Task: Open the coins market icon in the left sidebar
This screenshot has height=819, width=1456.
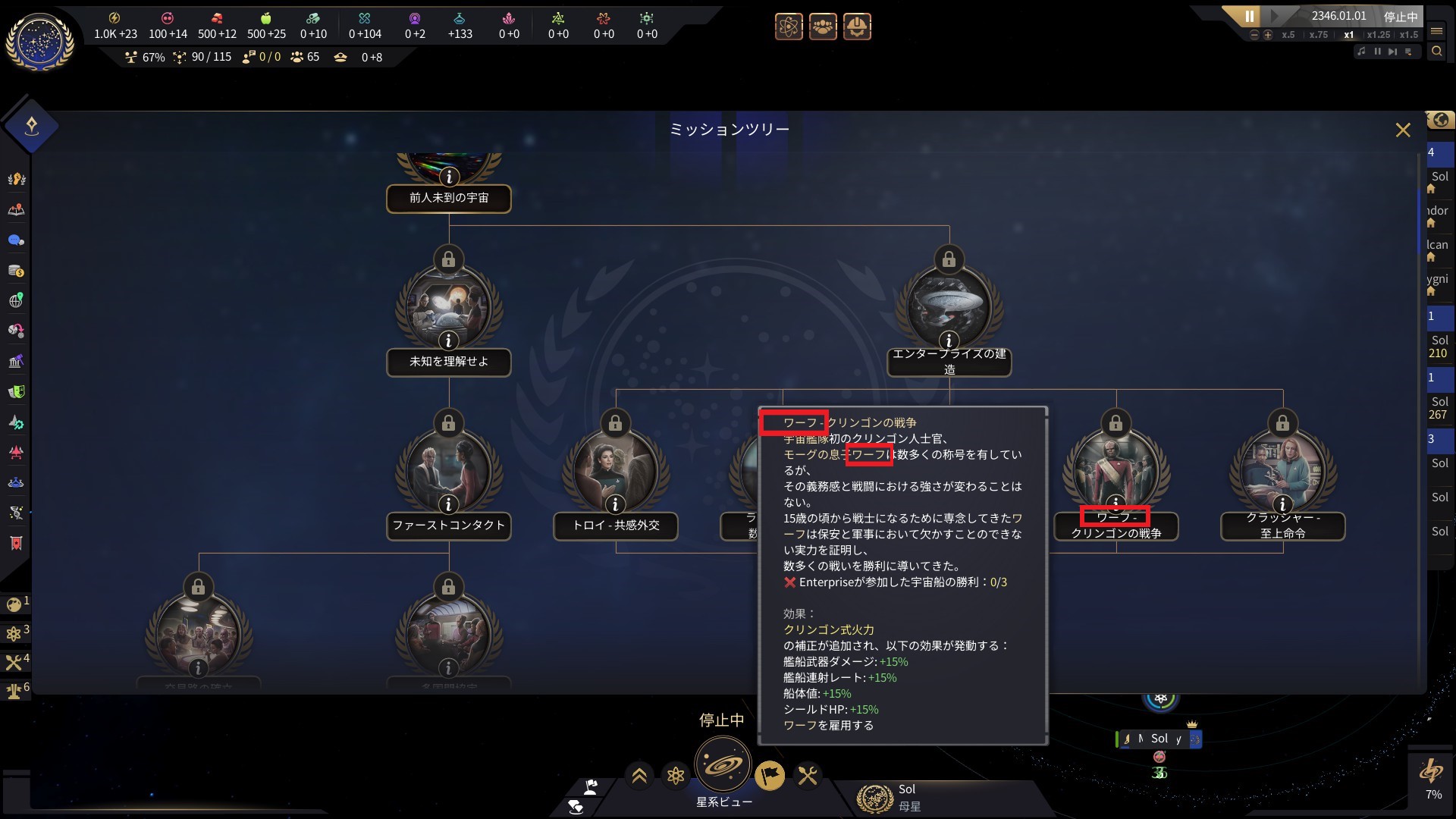Action: 15,269
